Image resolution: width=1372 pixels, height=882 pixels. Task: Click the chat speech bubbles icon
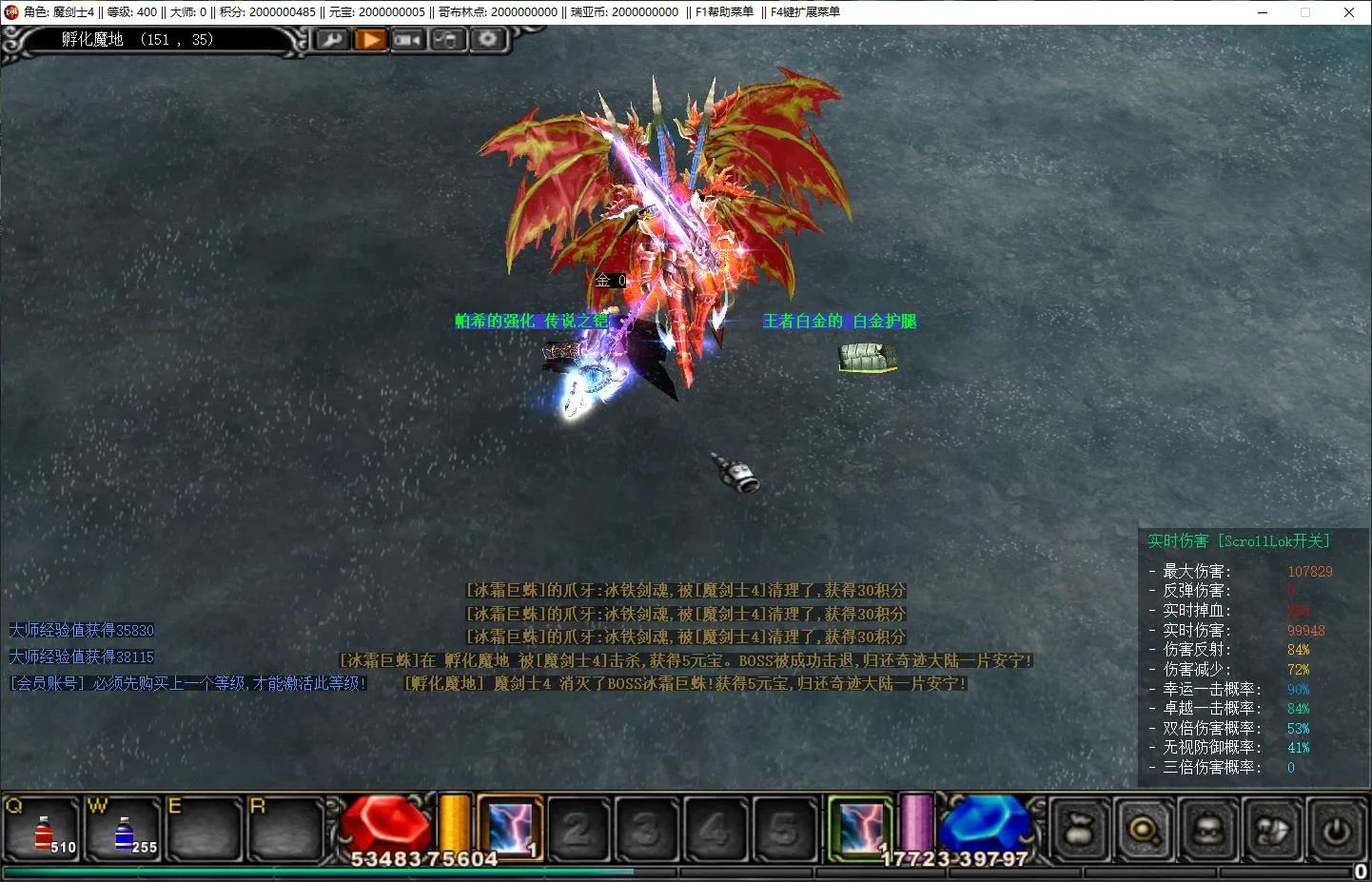[x=1273, y=831]
